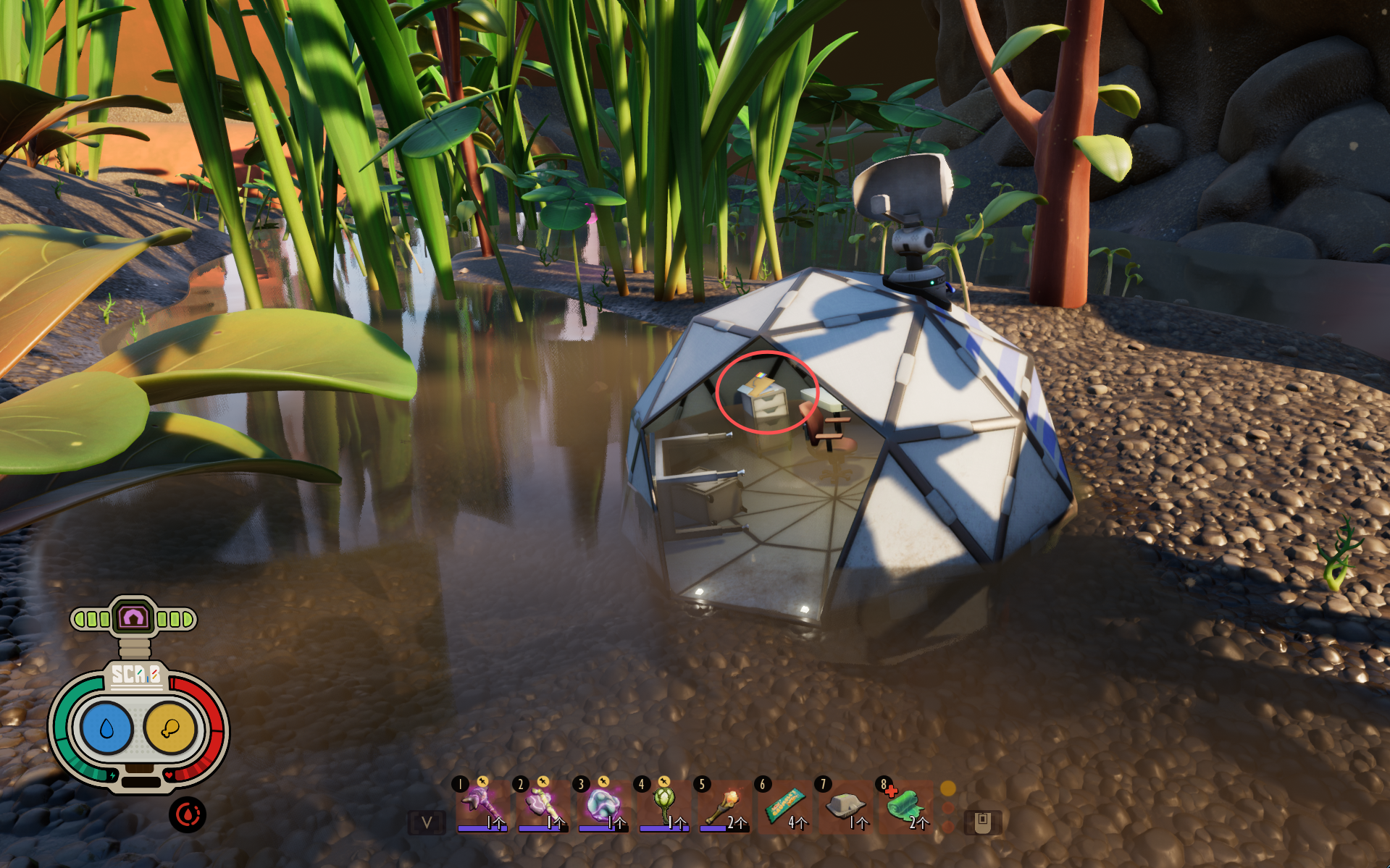
Task: Click the pink home marker on the compass
Action: (133, 618)
